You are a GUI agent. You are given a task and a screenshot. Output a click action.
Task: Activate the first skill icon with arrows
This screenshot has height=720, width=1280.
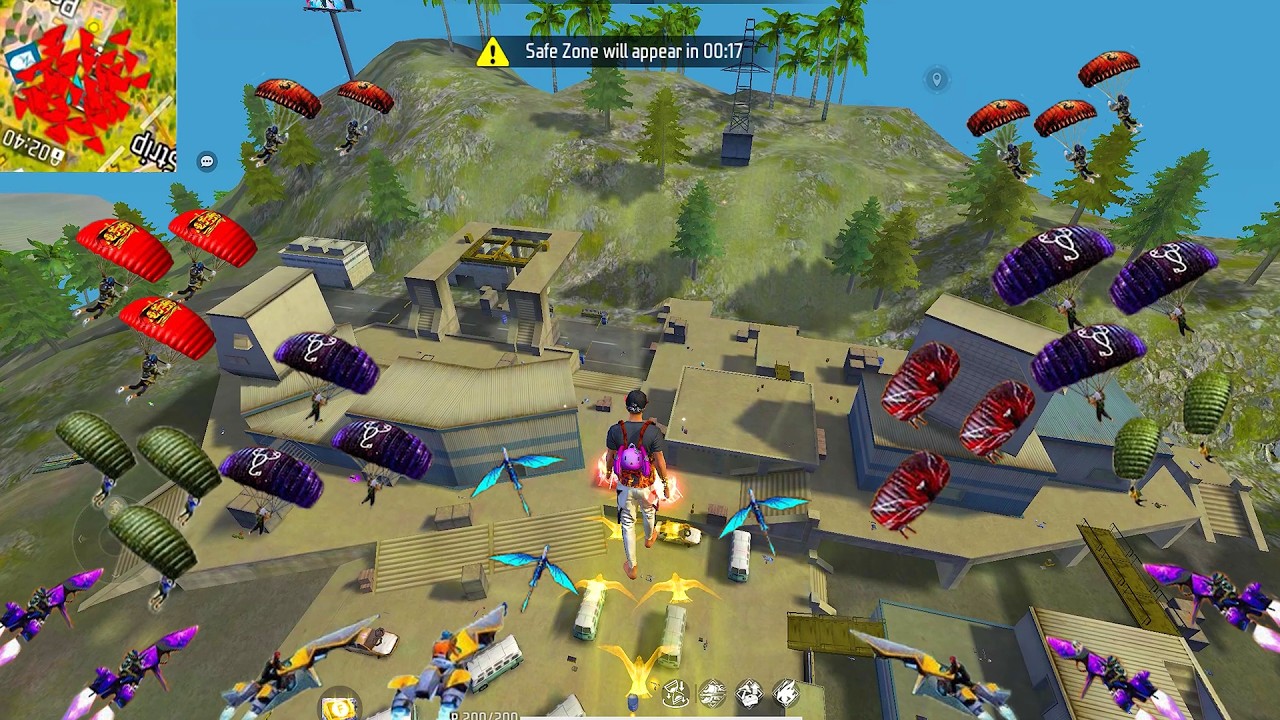point(676,692)
